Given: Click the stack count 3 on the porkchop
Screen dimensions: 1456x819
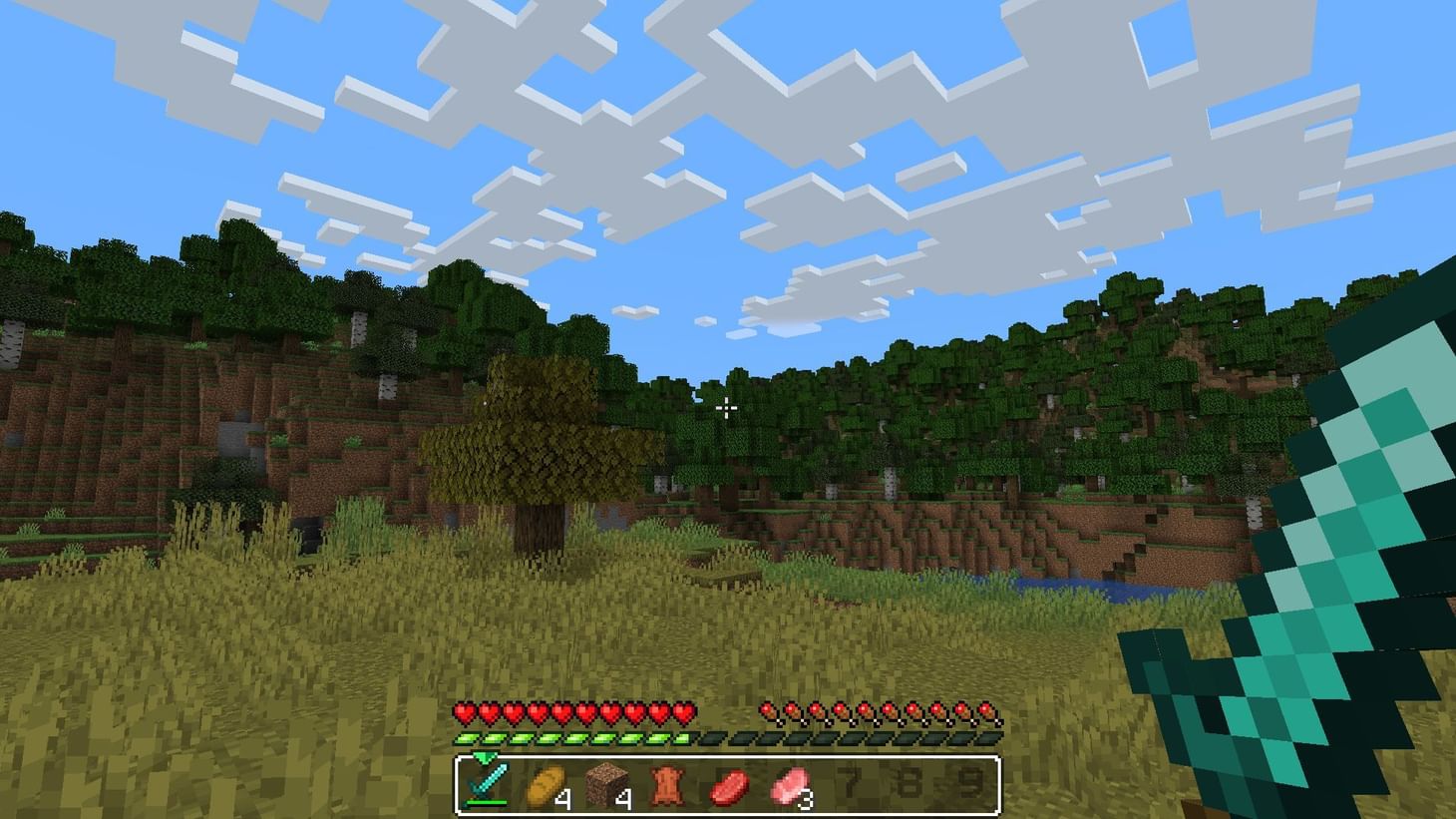Looking at the screenshot, I should coord(806,798).
